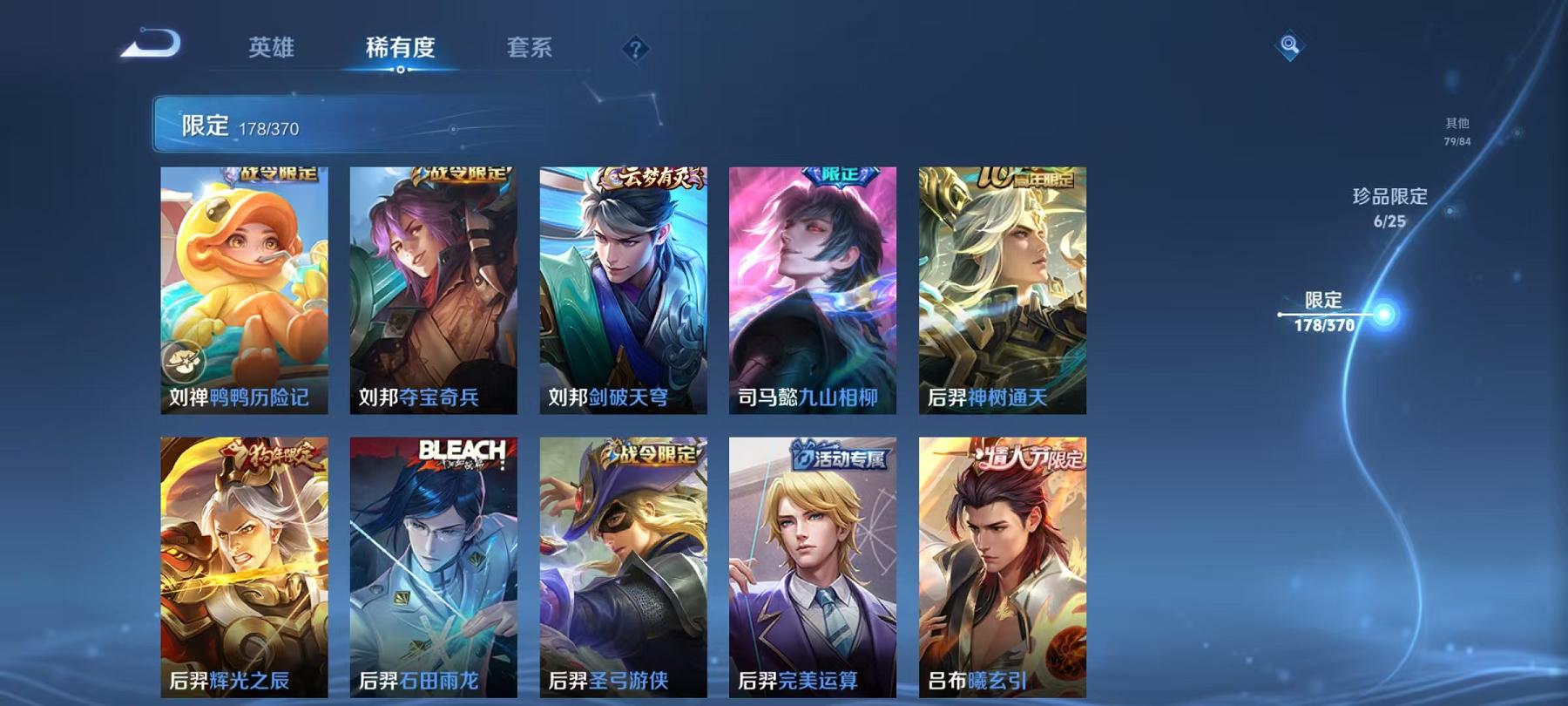Switch to the 套系 tab
The image size is (1568, 706).
pos(531,50)
